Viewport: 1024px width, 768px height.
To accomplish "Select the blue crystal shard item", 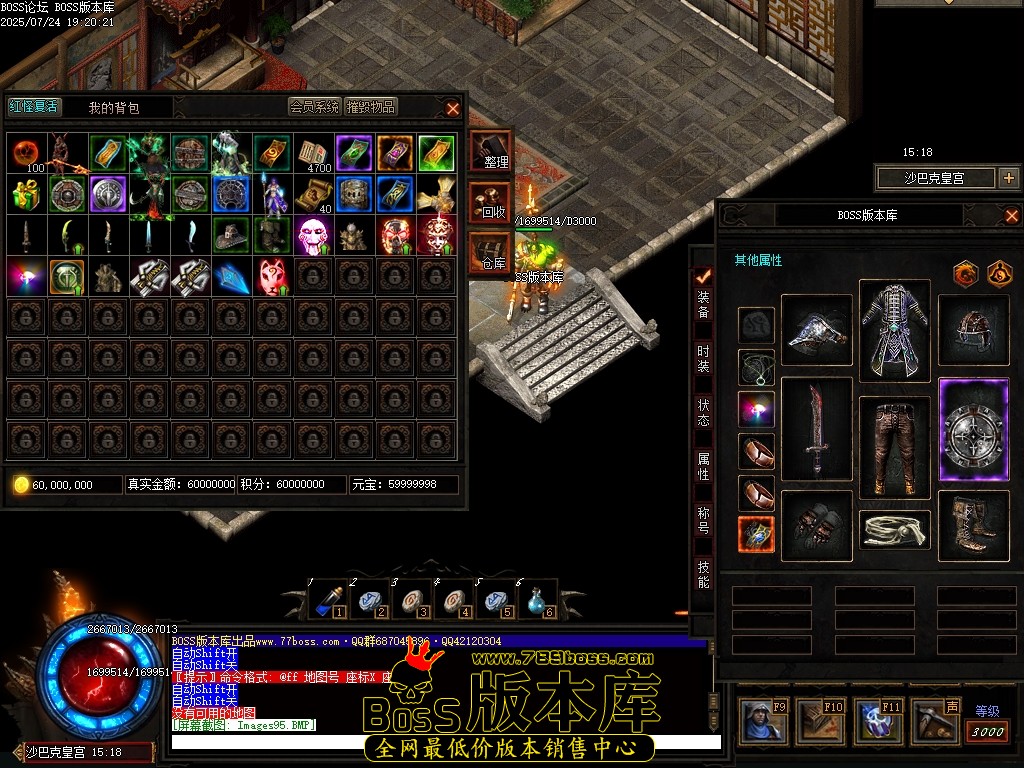I will point(233,276).
